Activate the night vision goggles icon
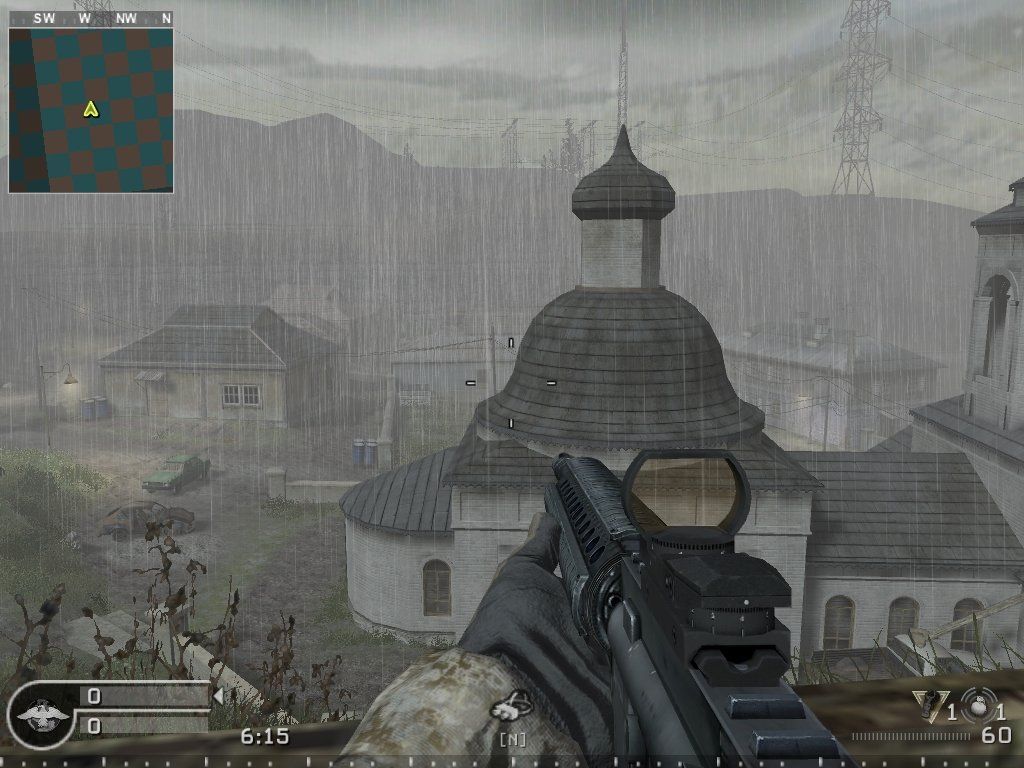 point(516,709)
